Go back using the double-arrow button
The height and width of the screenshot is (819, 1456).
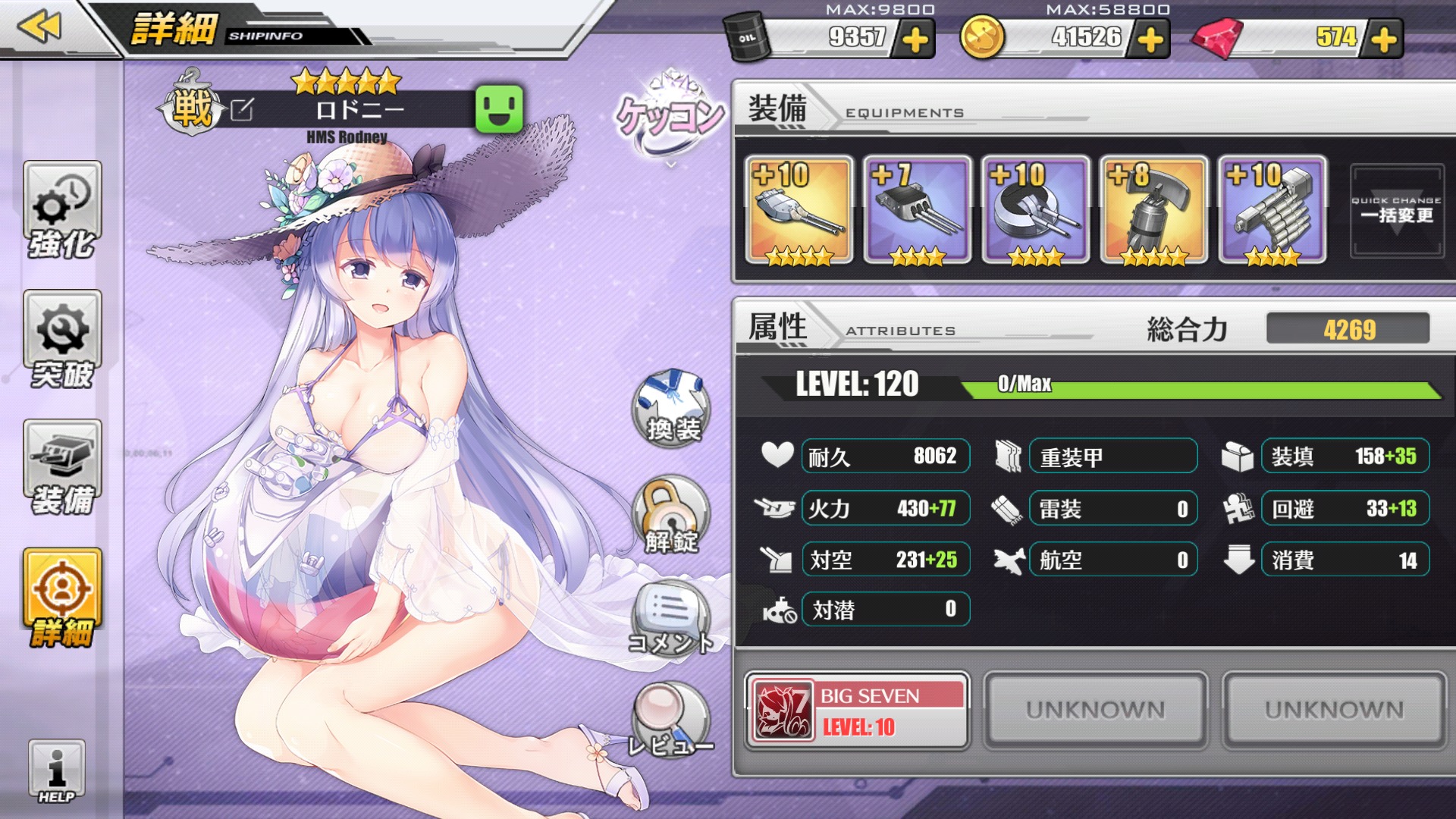(x=39, y=27)
